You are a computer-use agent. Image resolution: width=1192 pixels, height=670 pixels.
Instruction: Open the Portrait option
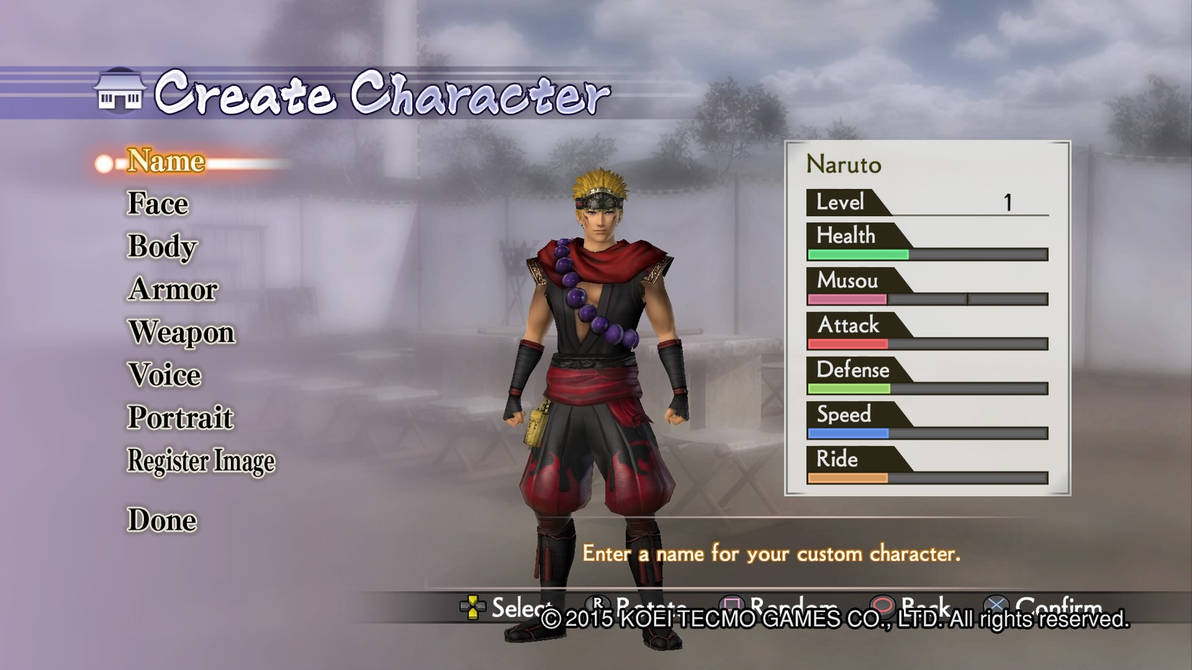point(180,418)
